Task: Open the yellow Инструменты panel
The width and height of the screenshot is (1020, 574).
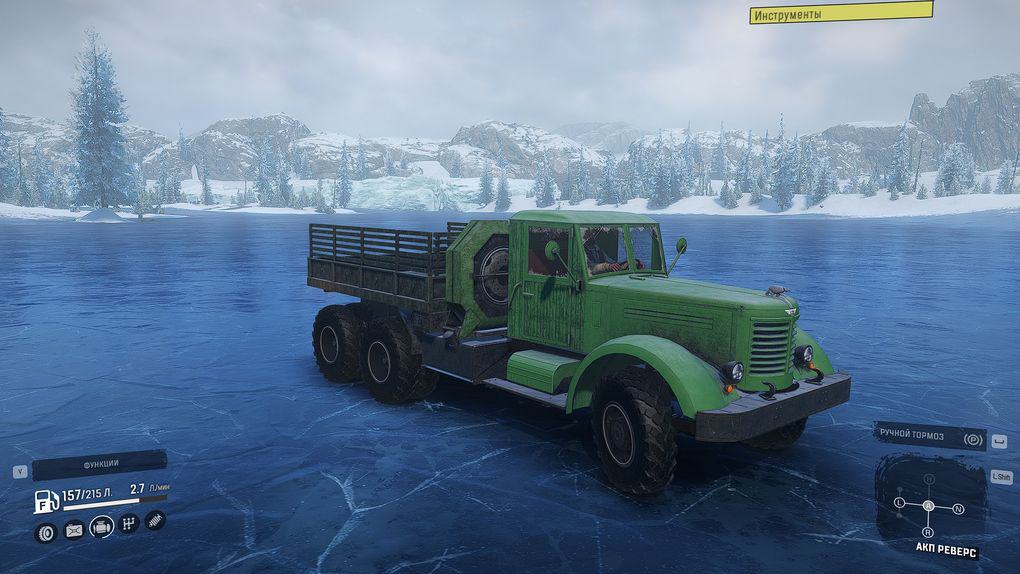Action: (840, 13)
